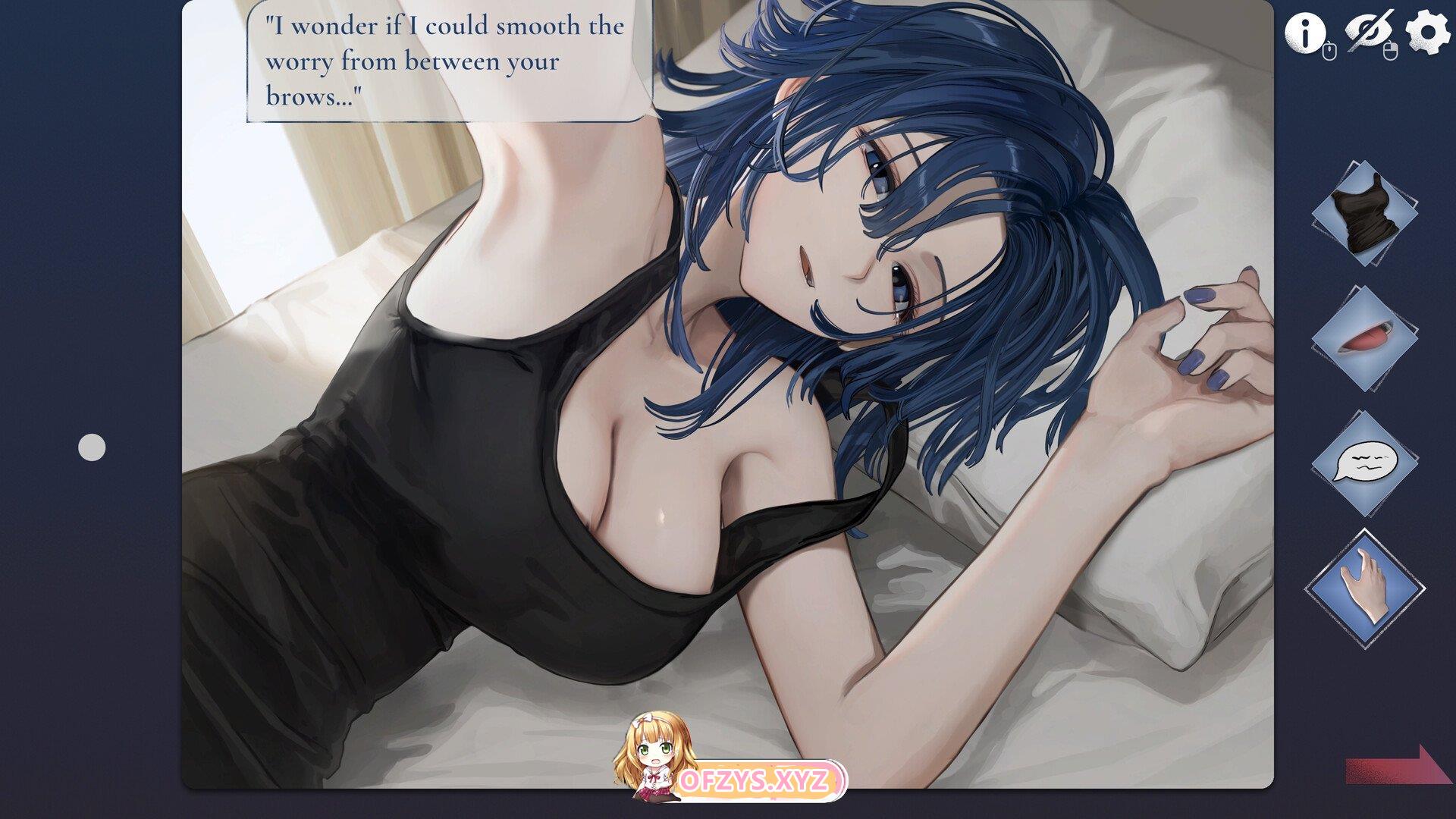Image resolution: width=1456 pixels, height=819 pixels.
Task: Toggle the hide interface eye icon
Action: [1367, 31]
